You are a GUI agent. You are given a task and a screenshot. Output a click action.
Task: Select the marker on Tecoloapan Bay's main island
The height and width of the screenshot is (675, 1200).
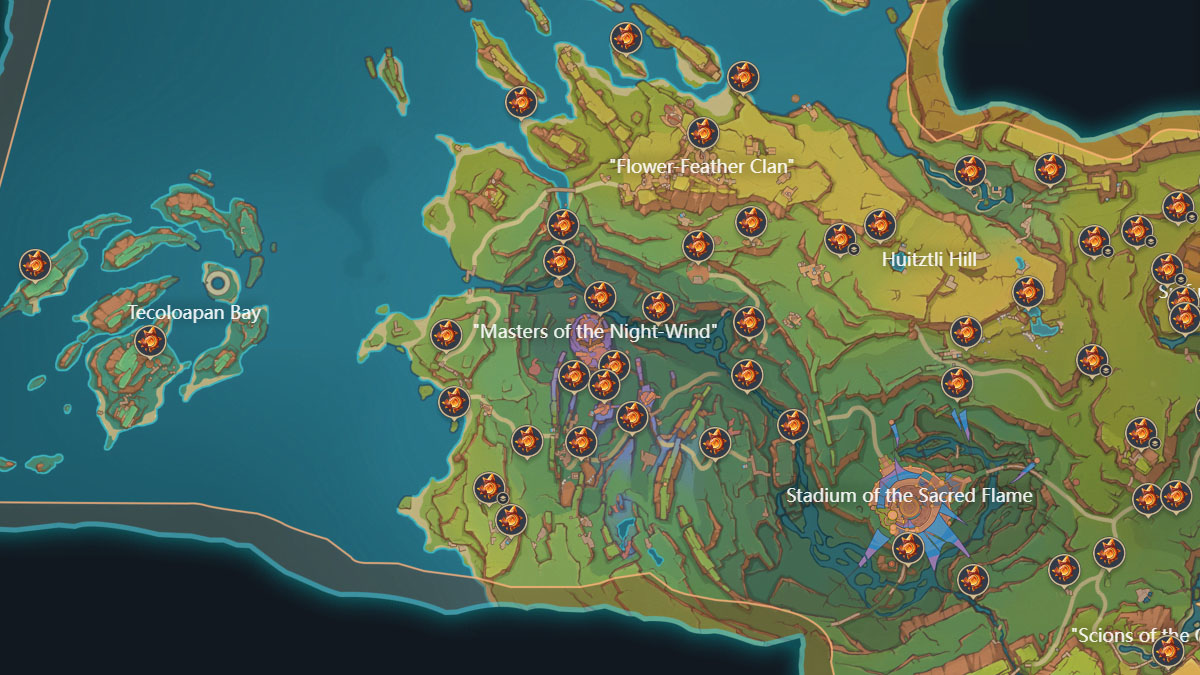pyautogui.click(x=150, y=342)
